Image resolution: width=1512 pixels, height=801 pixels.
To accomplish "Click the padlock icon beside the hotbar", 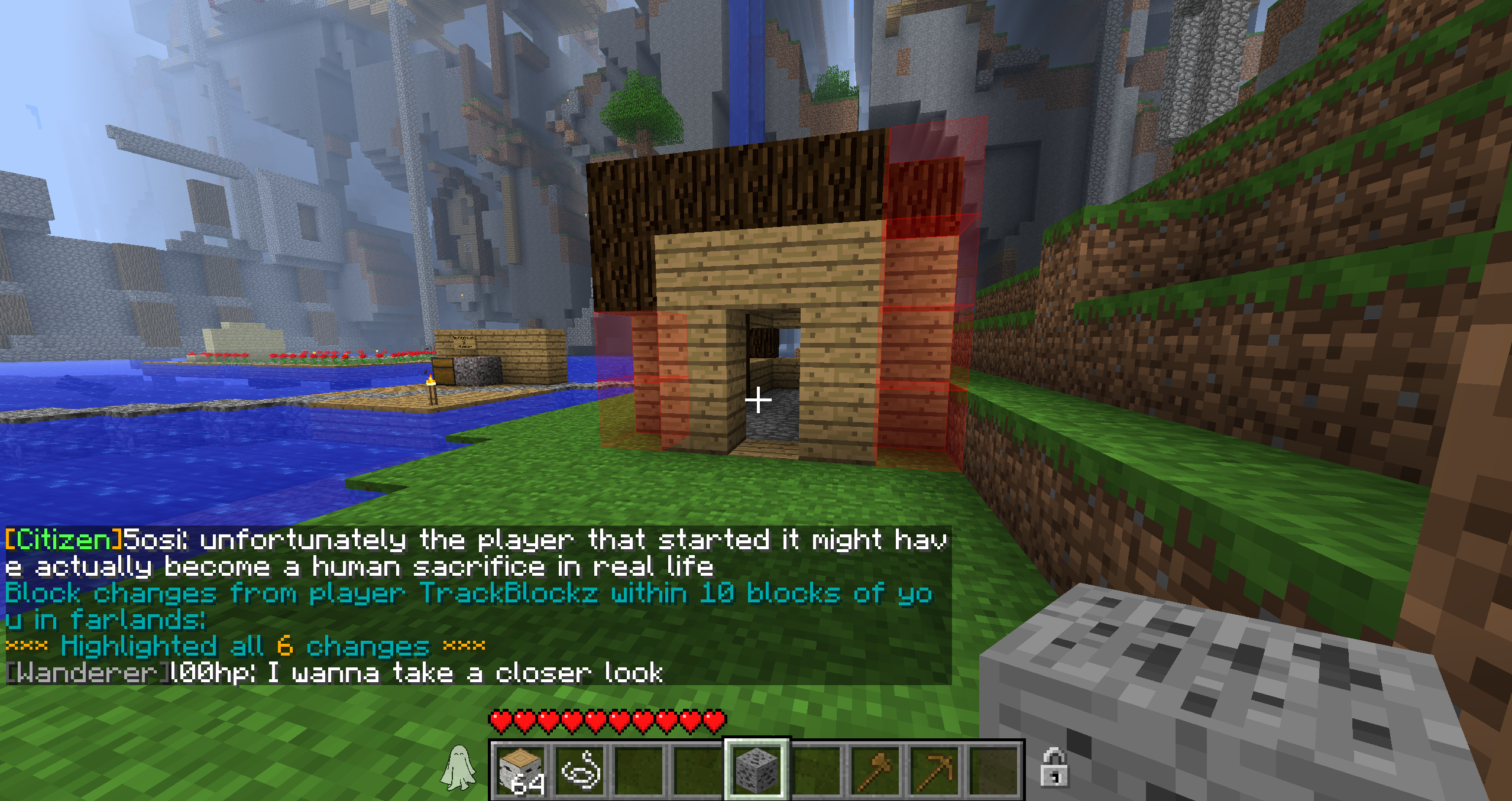I will click(1054, 767).
